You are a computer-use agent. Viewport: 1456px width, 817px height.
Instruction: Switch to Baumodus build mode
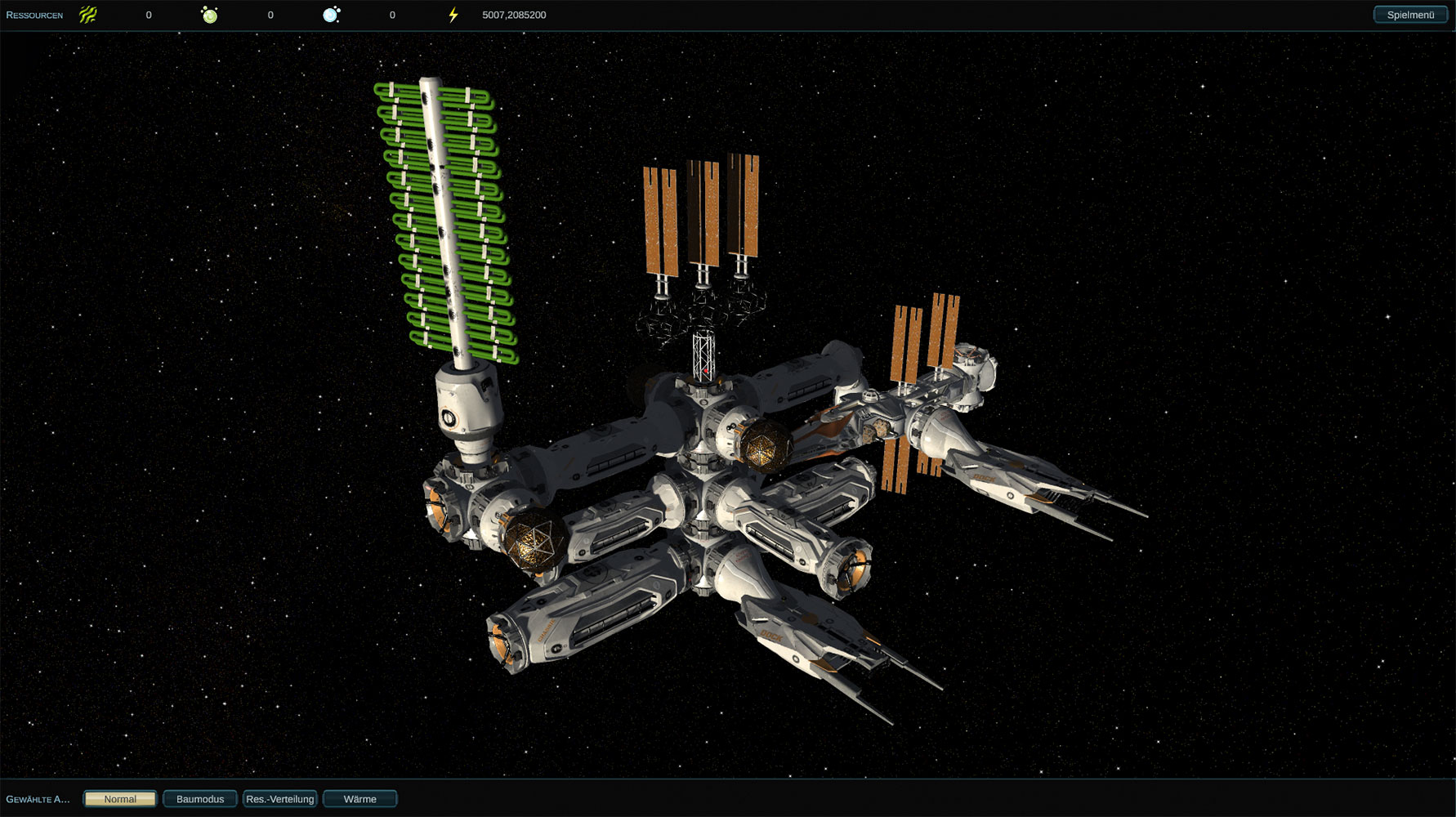point(200,799)
